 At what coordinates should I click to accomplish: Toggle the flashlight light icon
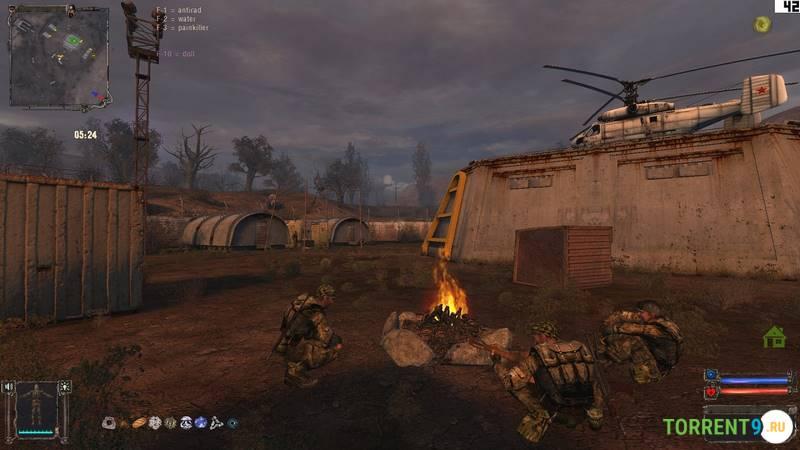click(66, 386)
